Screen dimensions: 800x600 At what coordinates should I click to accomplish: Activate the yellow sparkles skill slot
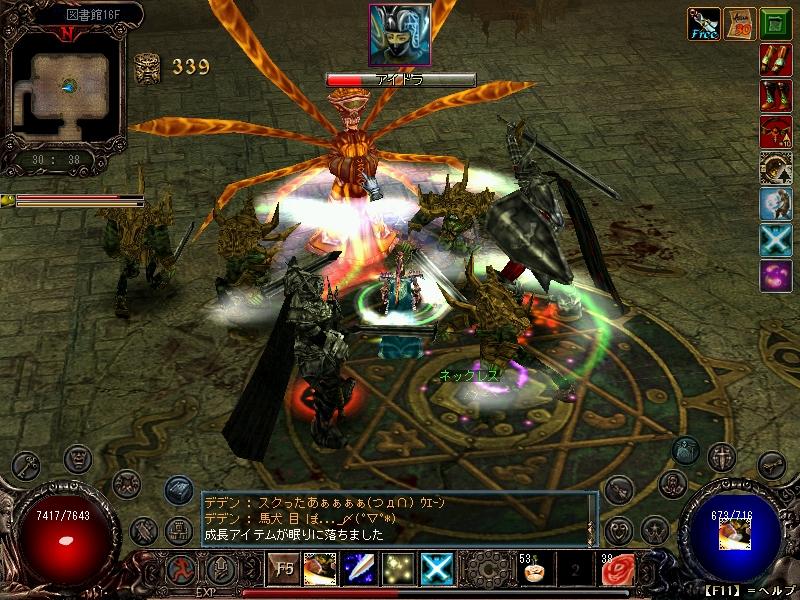coord(397,569)
